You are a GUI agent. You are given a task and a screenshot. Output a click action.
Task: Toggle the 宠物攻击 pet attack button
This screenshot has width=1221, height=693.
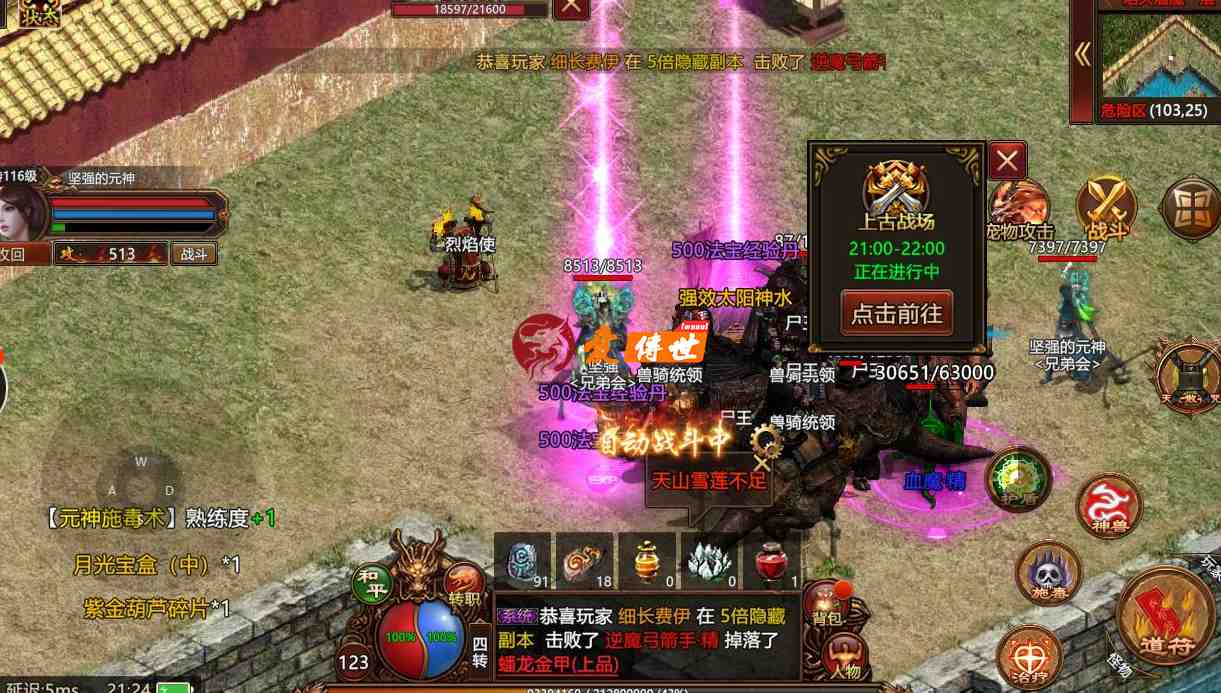pos(1020,211)
